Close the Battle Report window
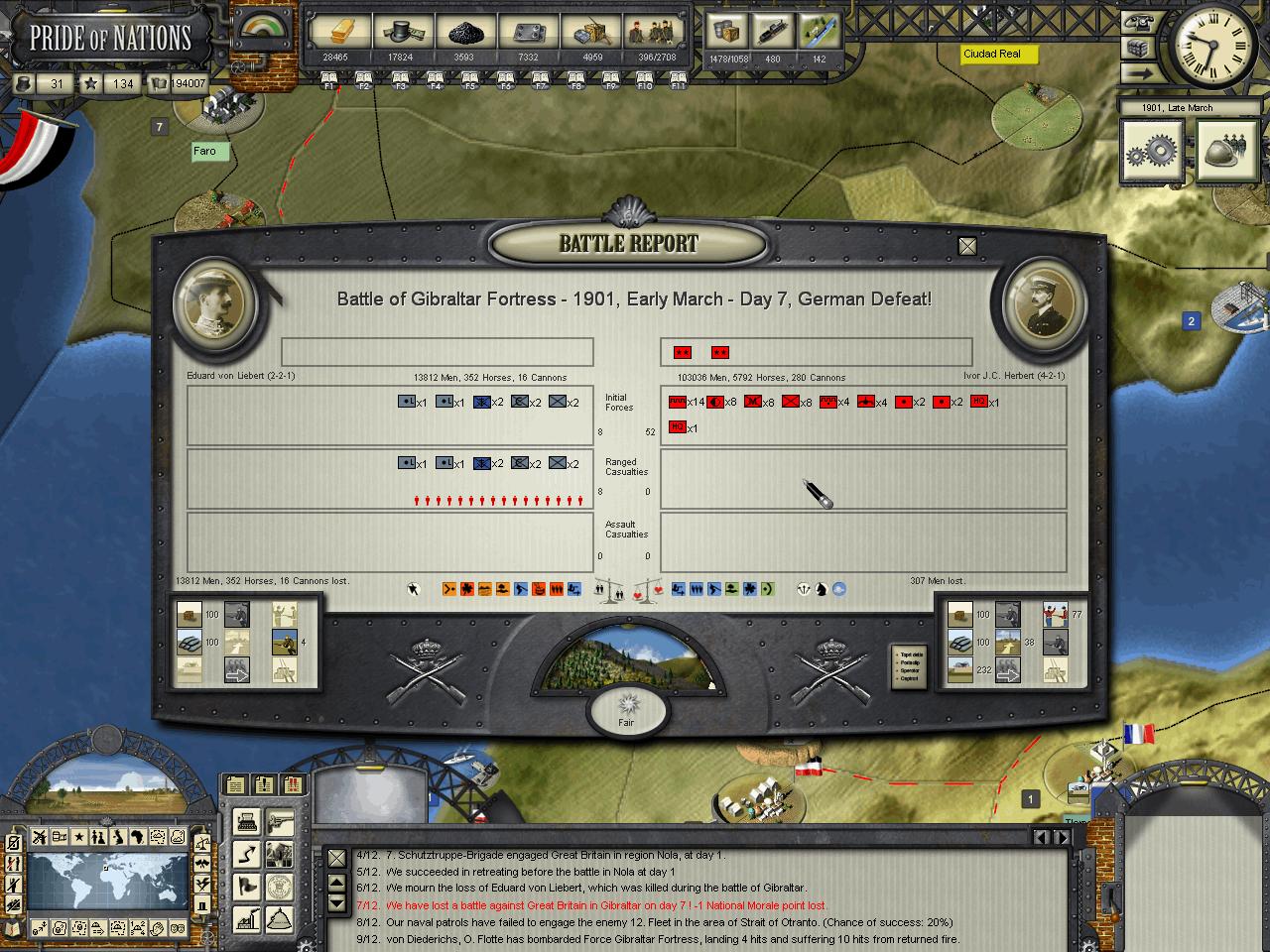 (x=967, y=246)
